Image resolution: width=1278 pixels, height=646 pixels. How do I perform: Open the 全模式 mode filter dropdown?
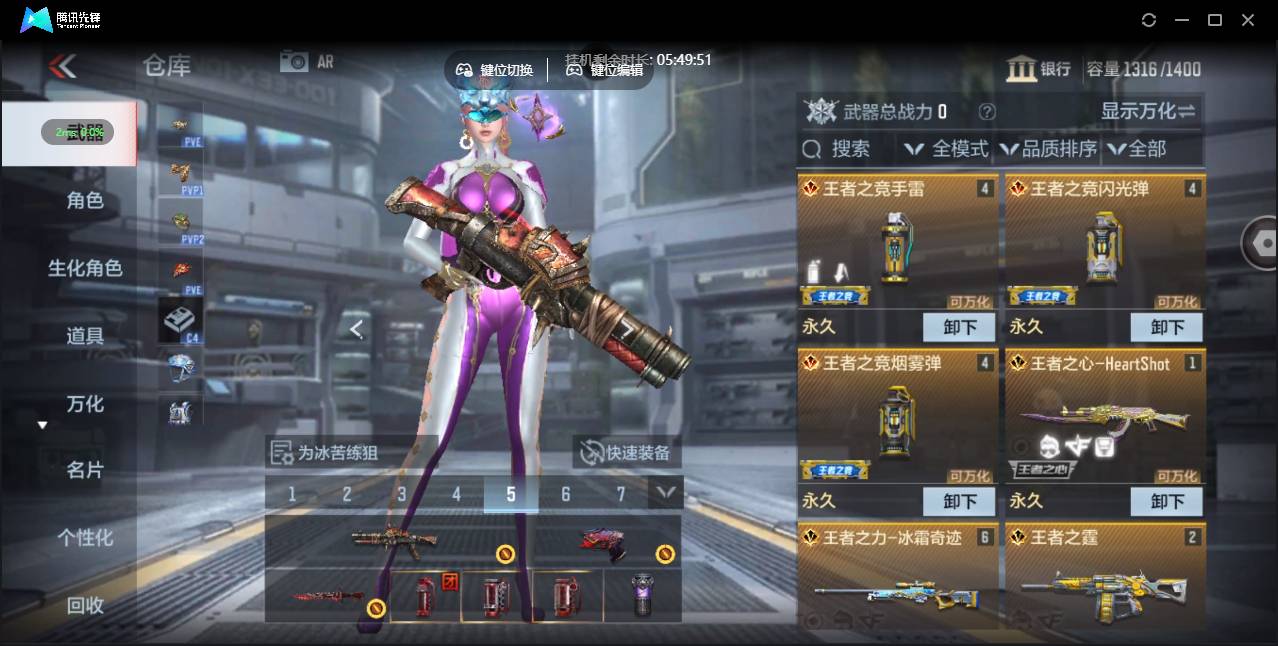coord(946,149)
